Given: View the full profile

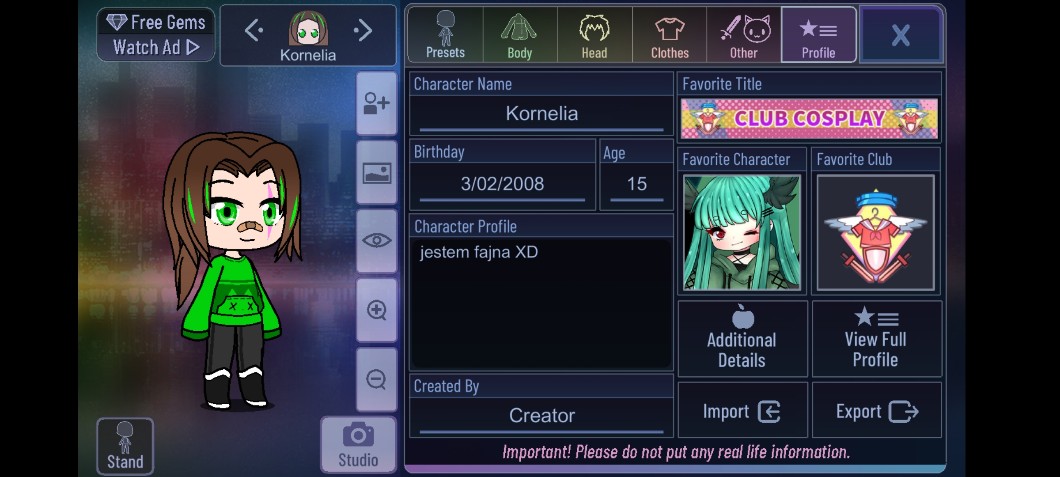Looking at the screenshot, I should click(876, 339).
